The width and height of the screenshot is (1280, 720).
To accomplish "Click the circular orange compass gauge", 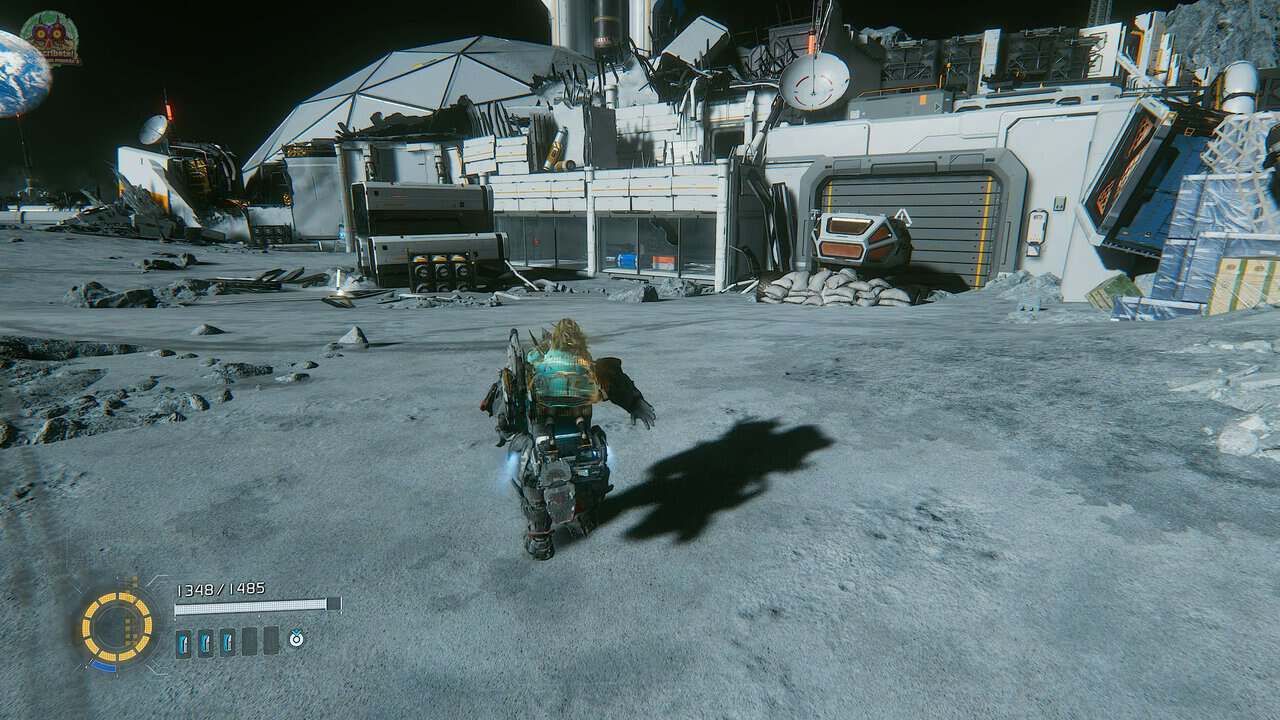I will coord(117,627).
